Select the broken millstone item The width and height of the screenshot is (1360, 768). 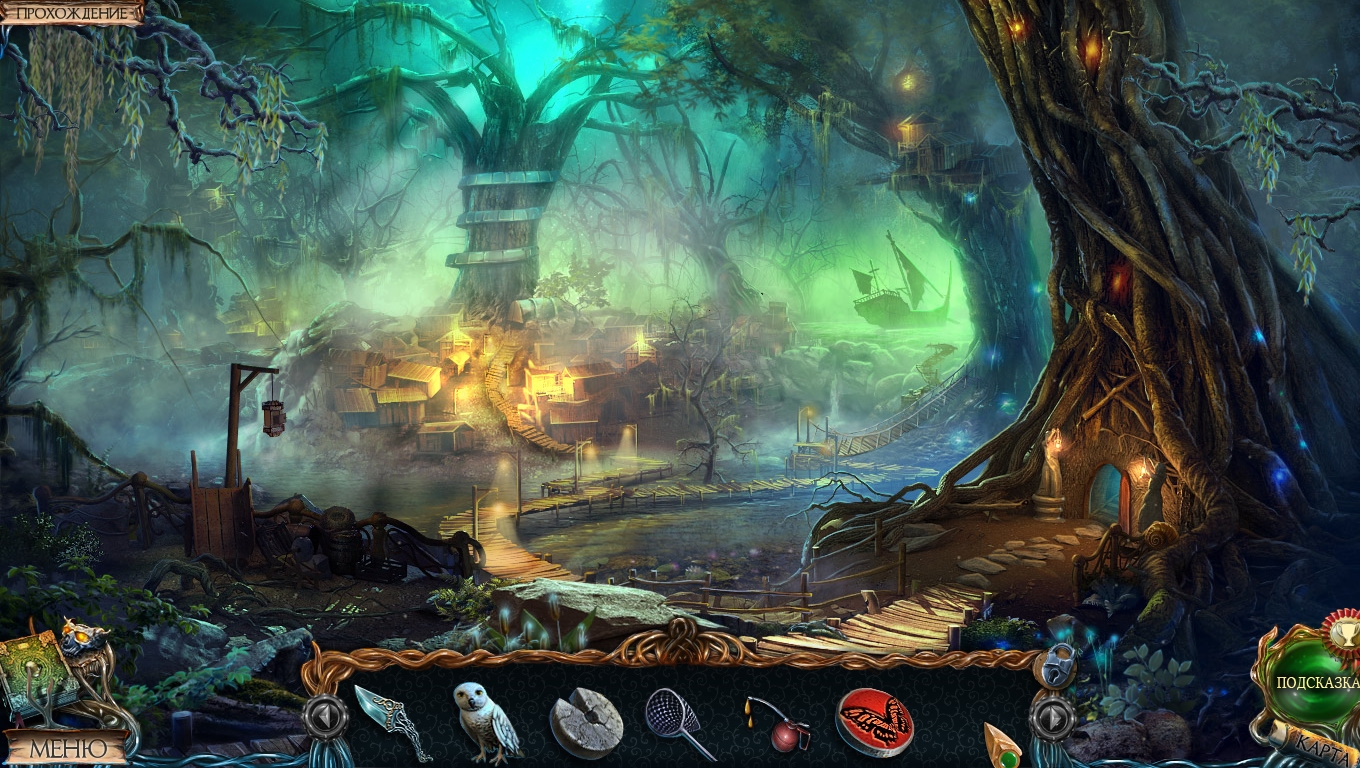coord(586,722)
